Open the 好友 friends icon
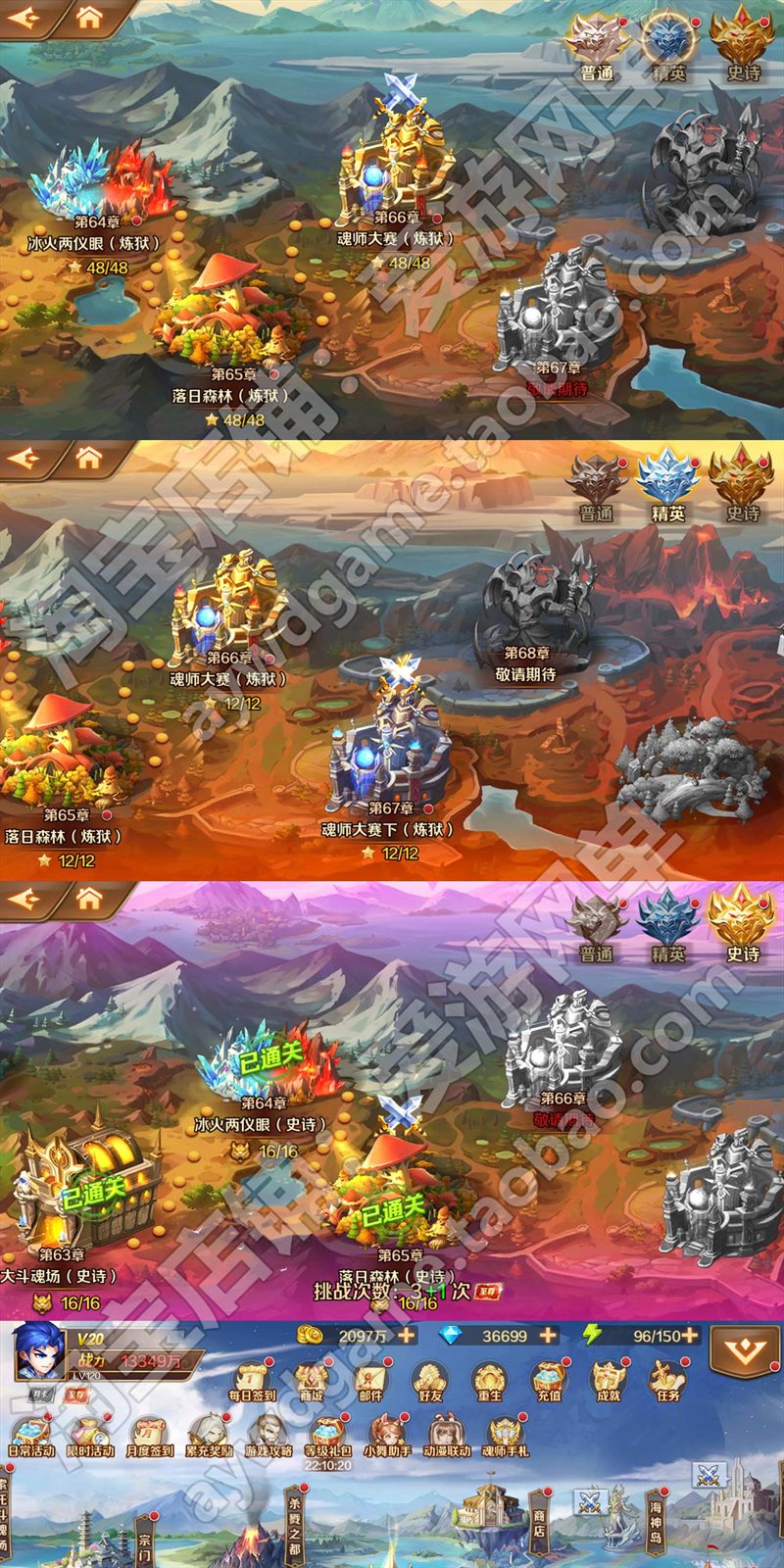This screenshot has width=784, height=1568. coord(429,1378)
